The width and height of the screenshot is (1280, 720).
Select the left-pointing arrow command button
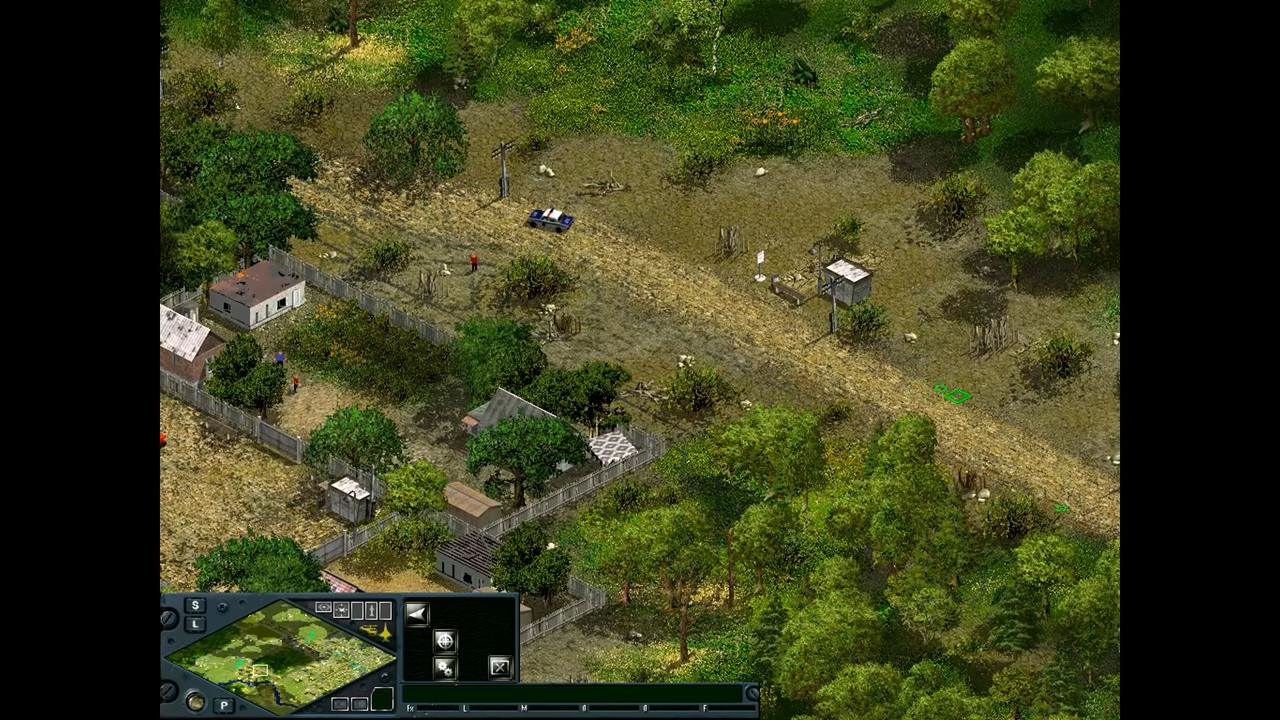[417, 614]
